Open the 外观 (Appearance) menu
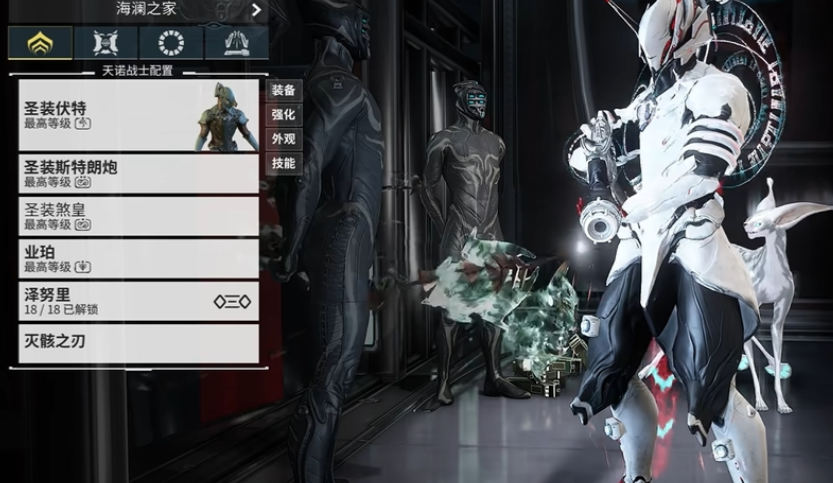The width and height of the screenshot is (833, 483). (x=283, y=139)
